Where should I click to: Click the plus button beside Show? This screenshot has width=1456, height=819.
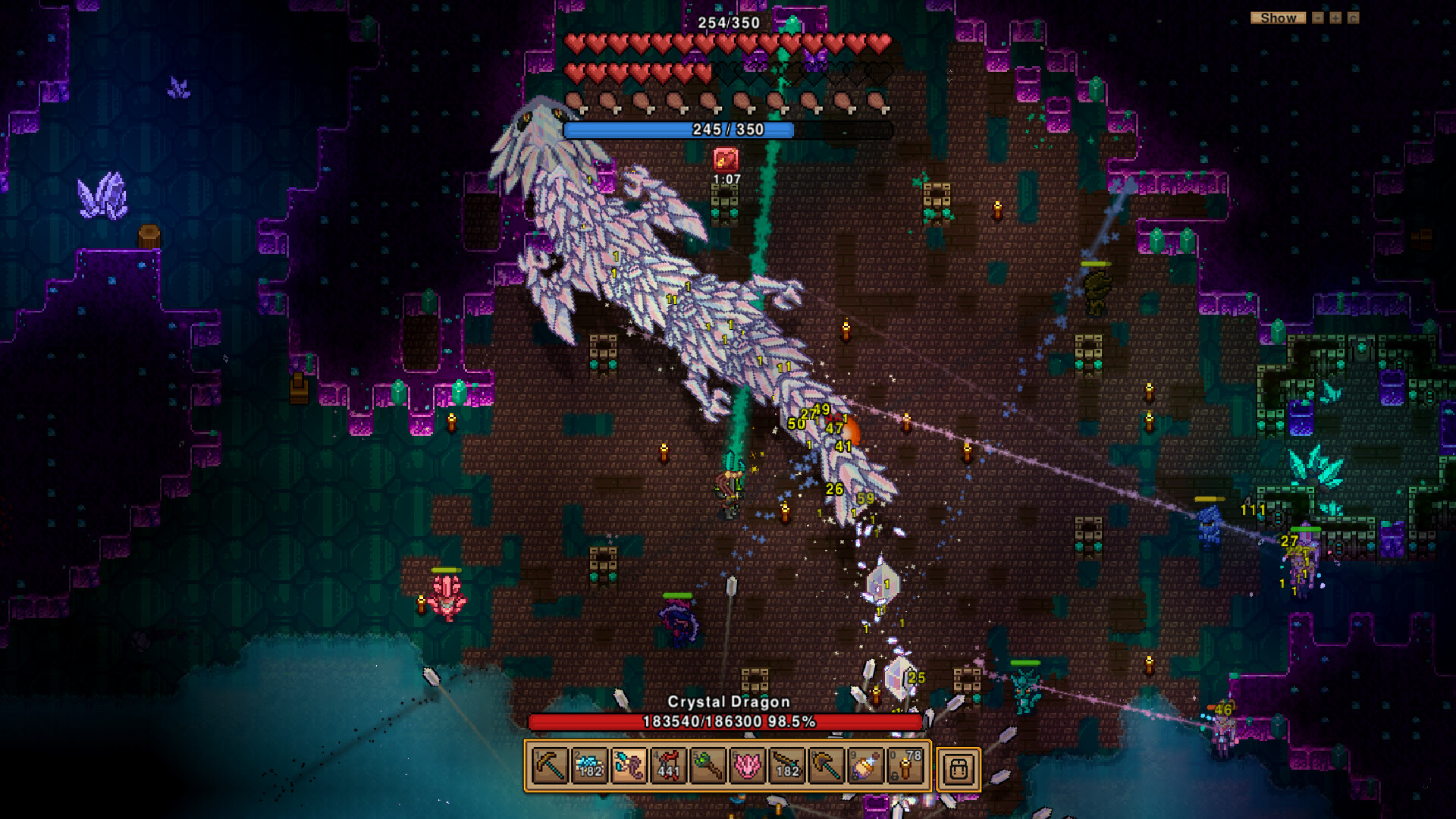tap(1335, 17)
